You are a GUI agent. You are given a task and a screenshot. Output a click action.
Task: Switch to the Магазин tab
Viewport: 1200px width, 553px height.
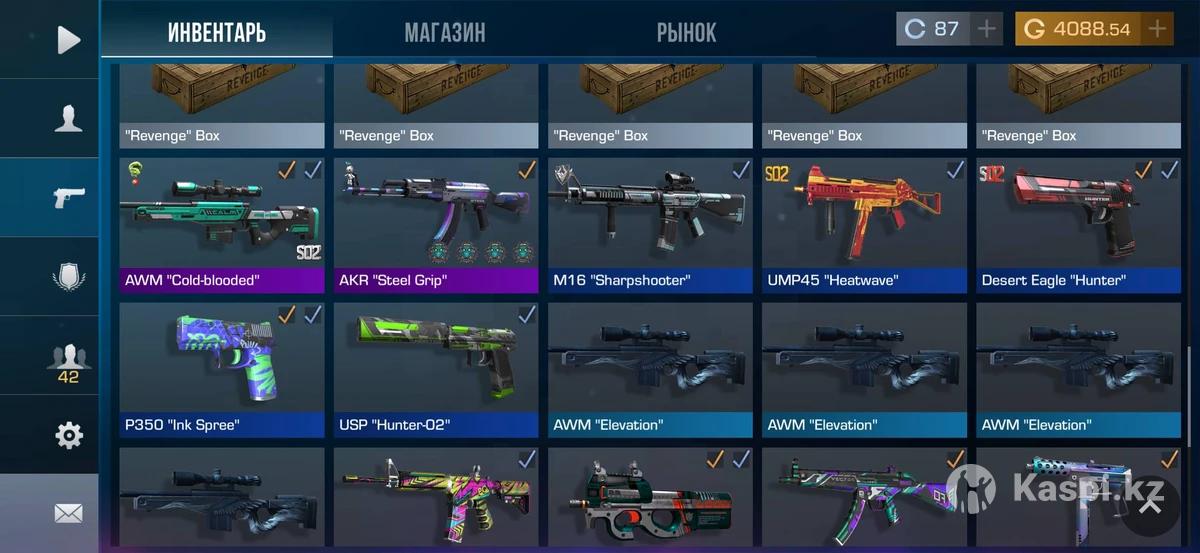click(x=445, y=32)
